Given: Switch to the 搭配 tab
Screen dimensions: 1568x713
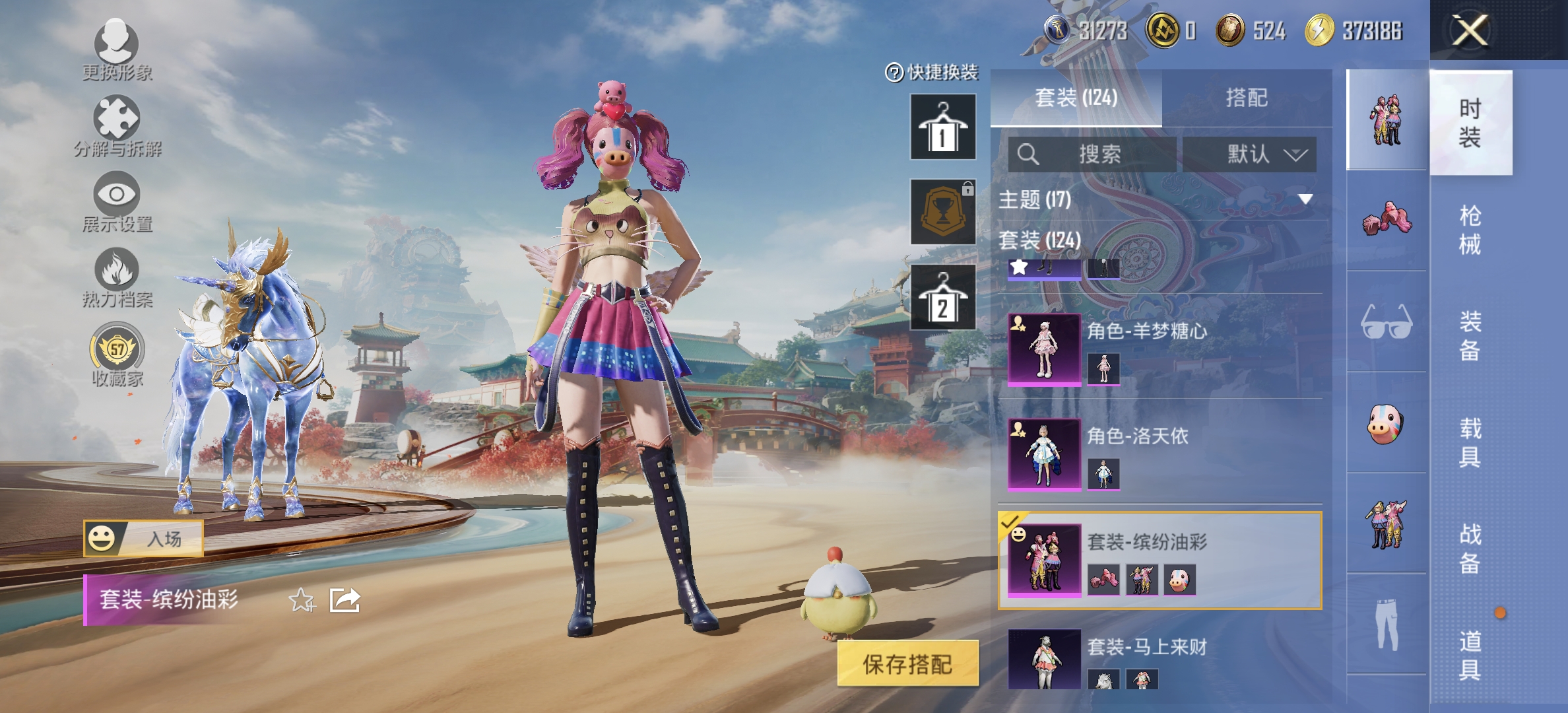Looking at the screenshot, I should click(x=1246, y=98).
